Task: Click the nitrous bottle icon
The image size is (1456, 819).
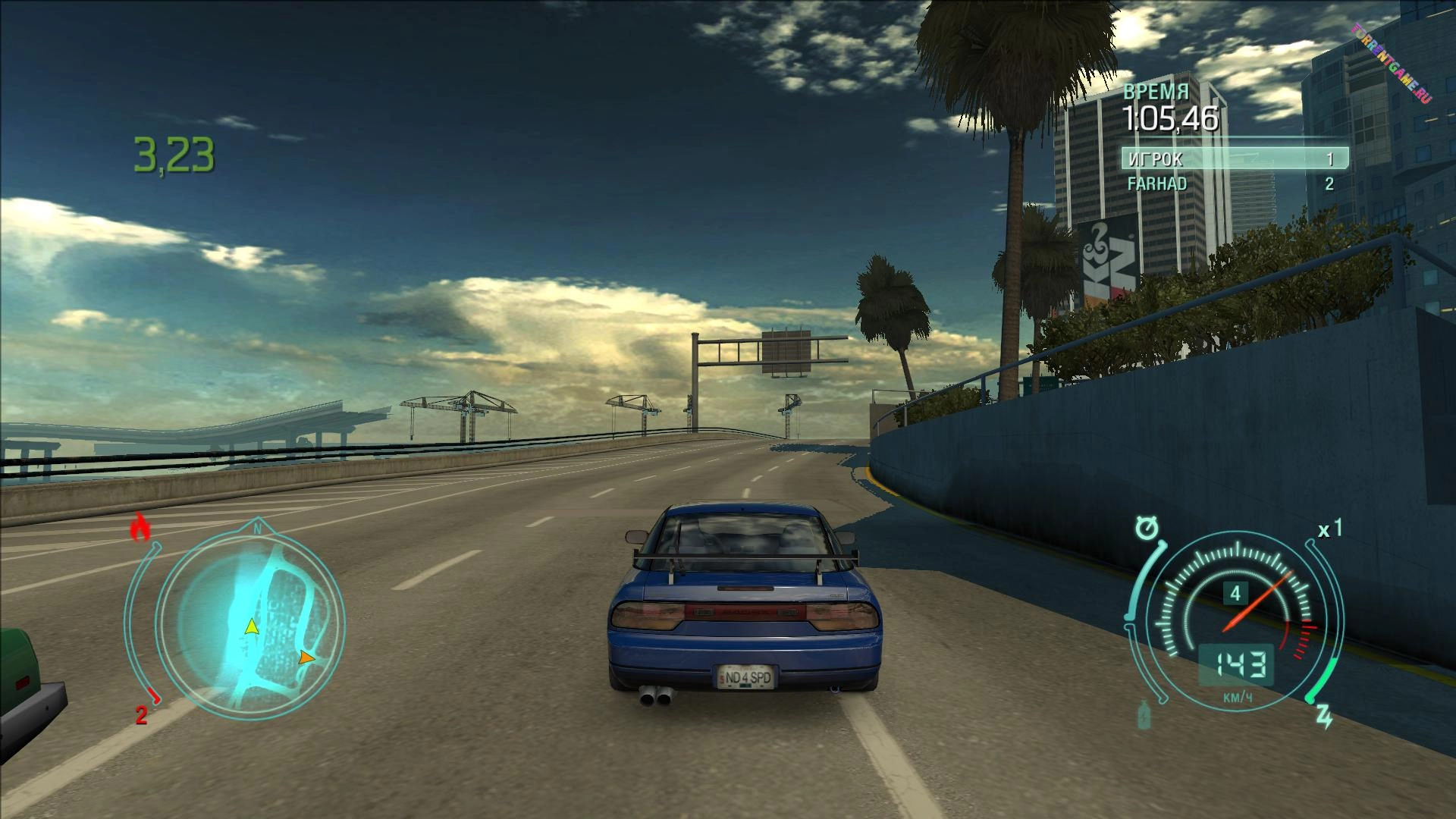Action: click(1144, 715)
